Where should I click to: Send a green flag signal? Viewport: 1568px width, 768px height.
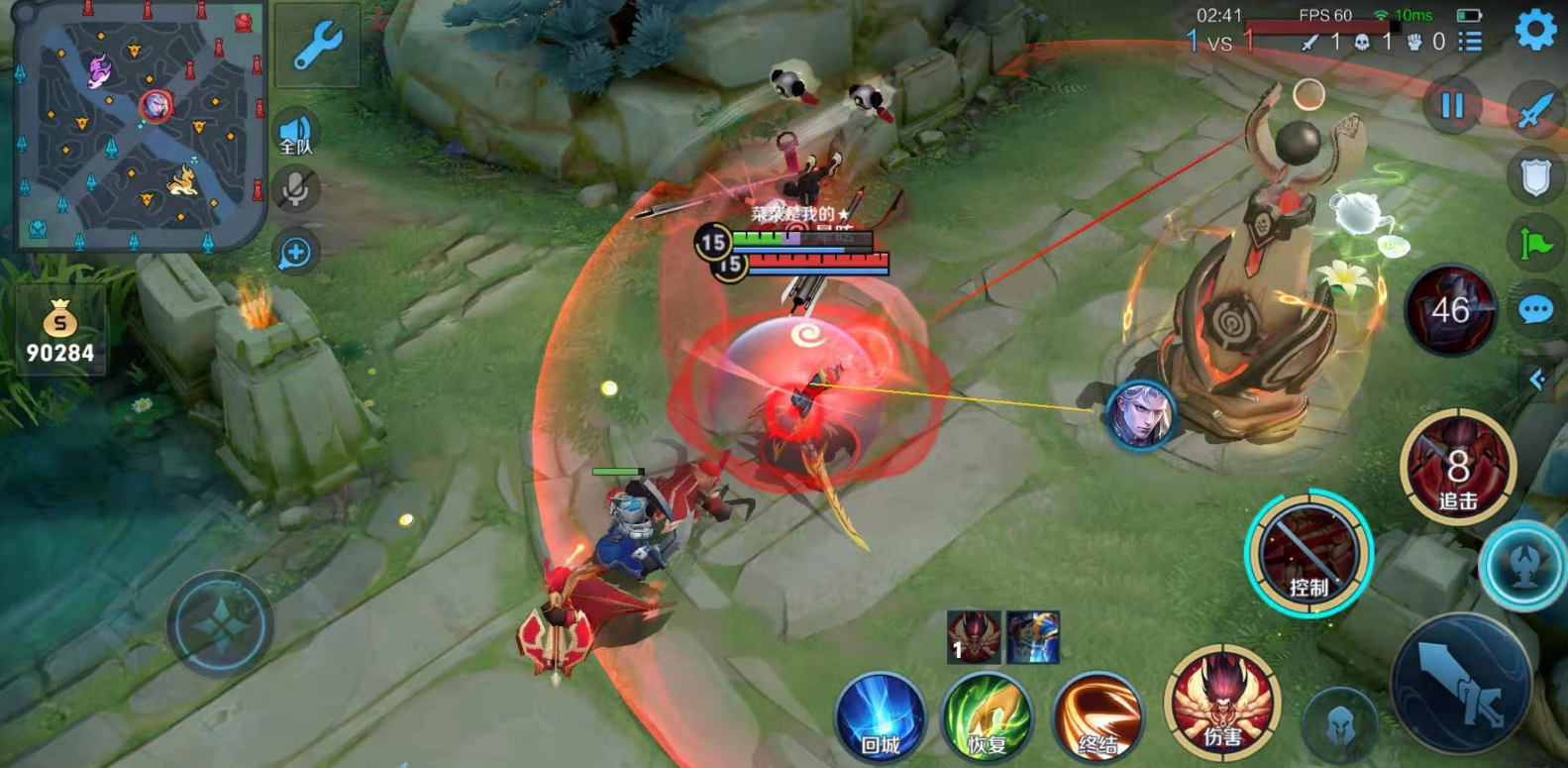[1535, 243]
